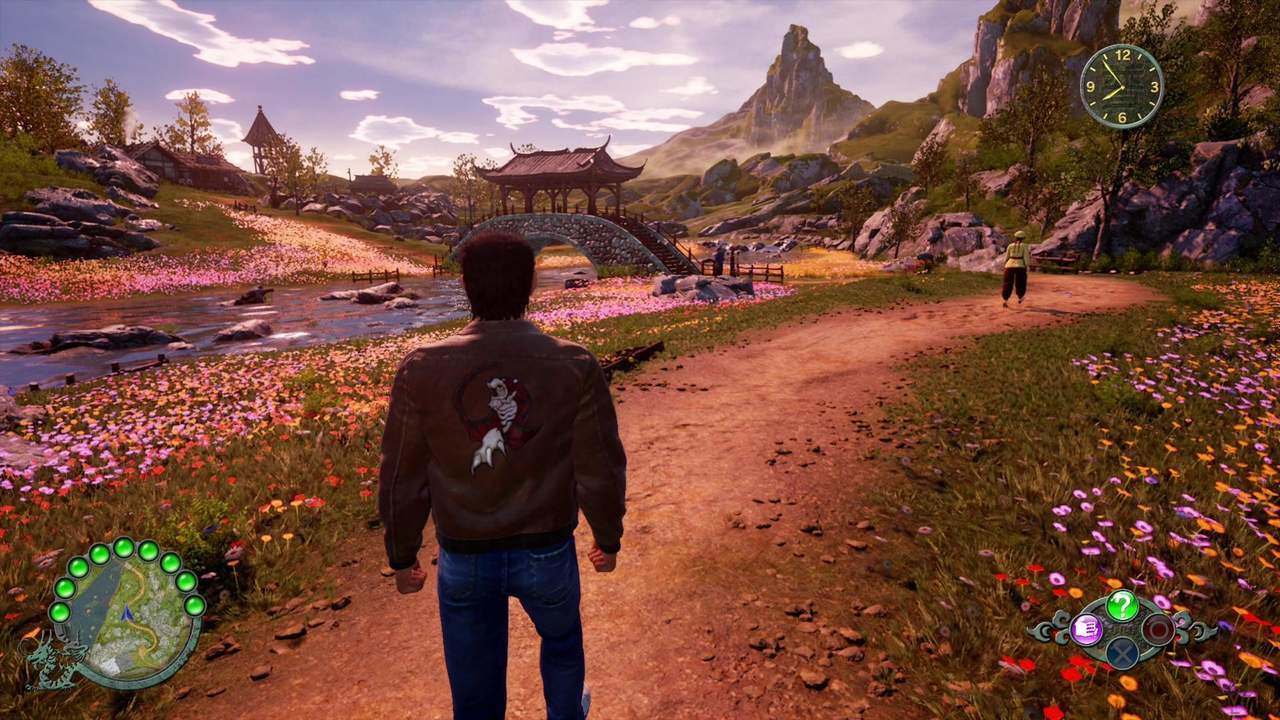Open the purple notebook icon

[1086, 629]
